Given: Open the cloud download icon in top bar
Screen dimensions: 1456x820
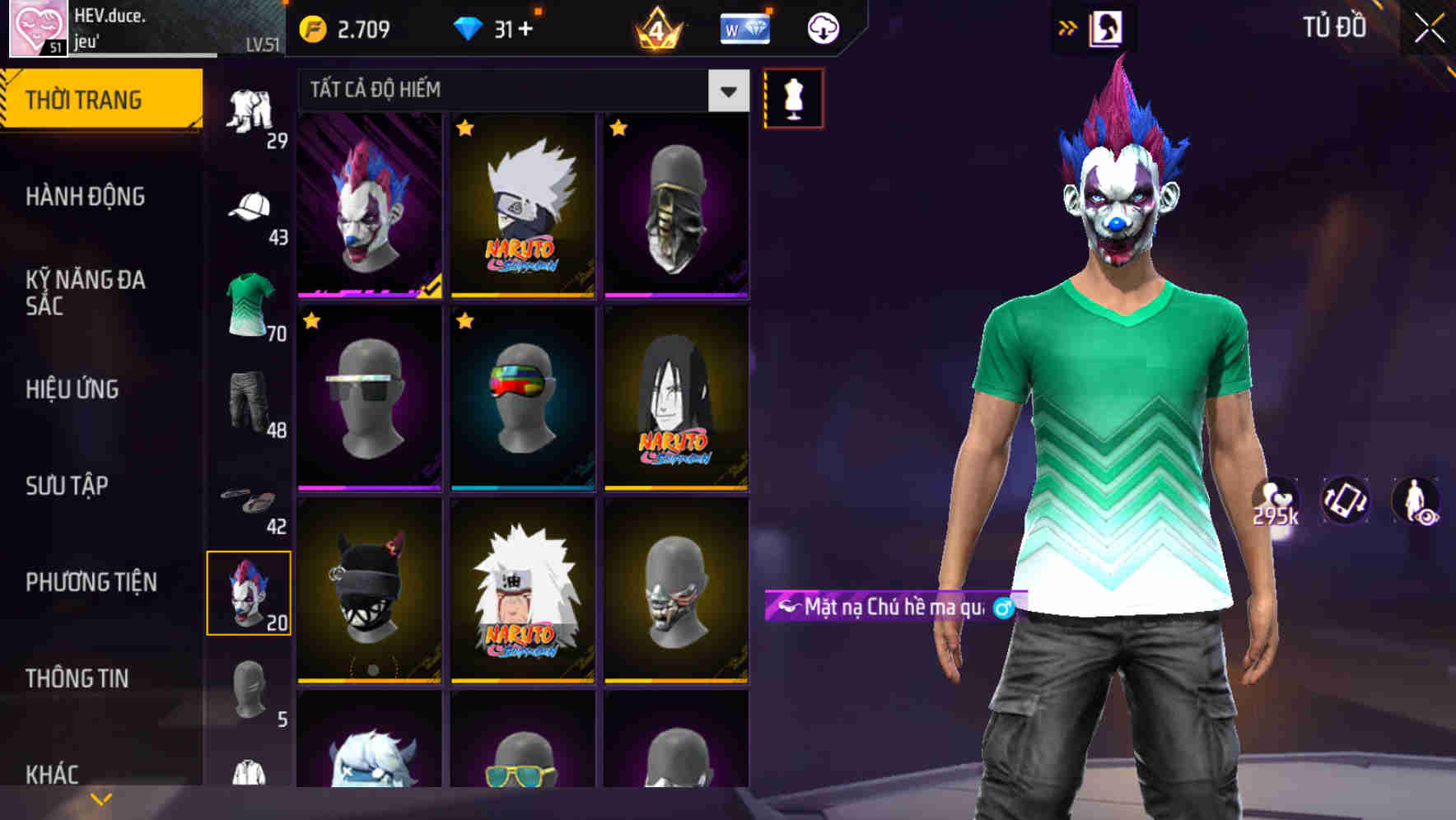Looking at the screenshot, I should tap(822, 27).
